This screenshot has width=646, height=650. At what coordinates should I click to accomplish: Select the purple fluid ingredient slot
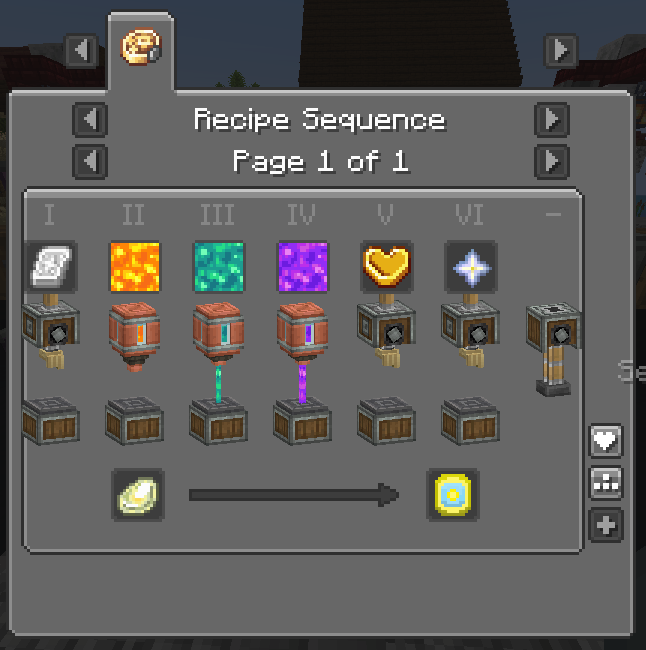point(302,266)
